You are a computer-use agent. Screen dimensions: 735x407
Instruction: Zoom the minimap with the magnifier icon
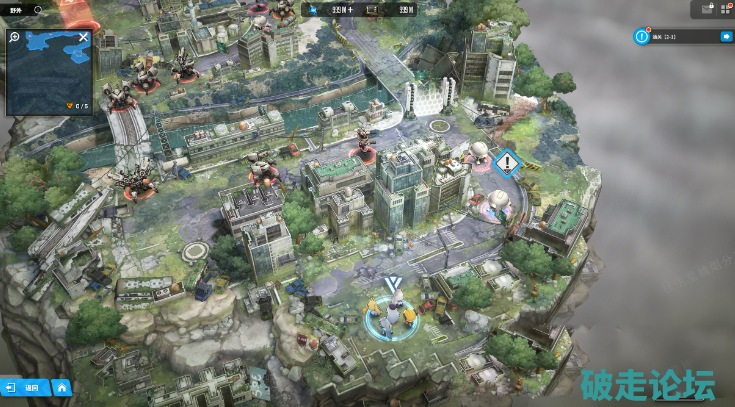coord(15,37)
